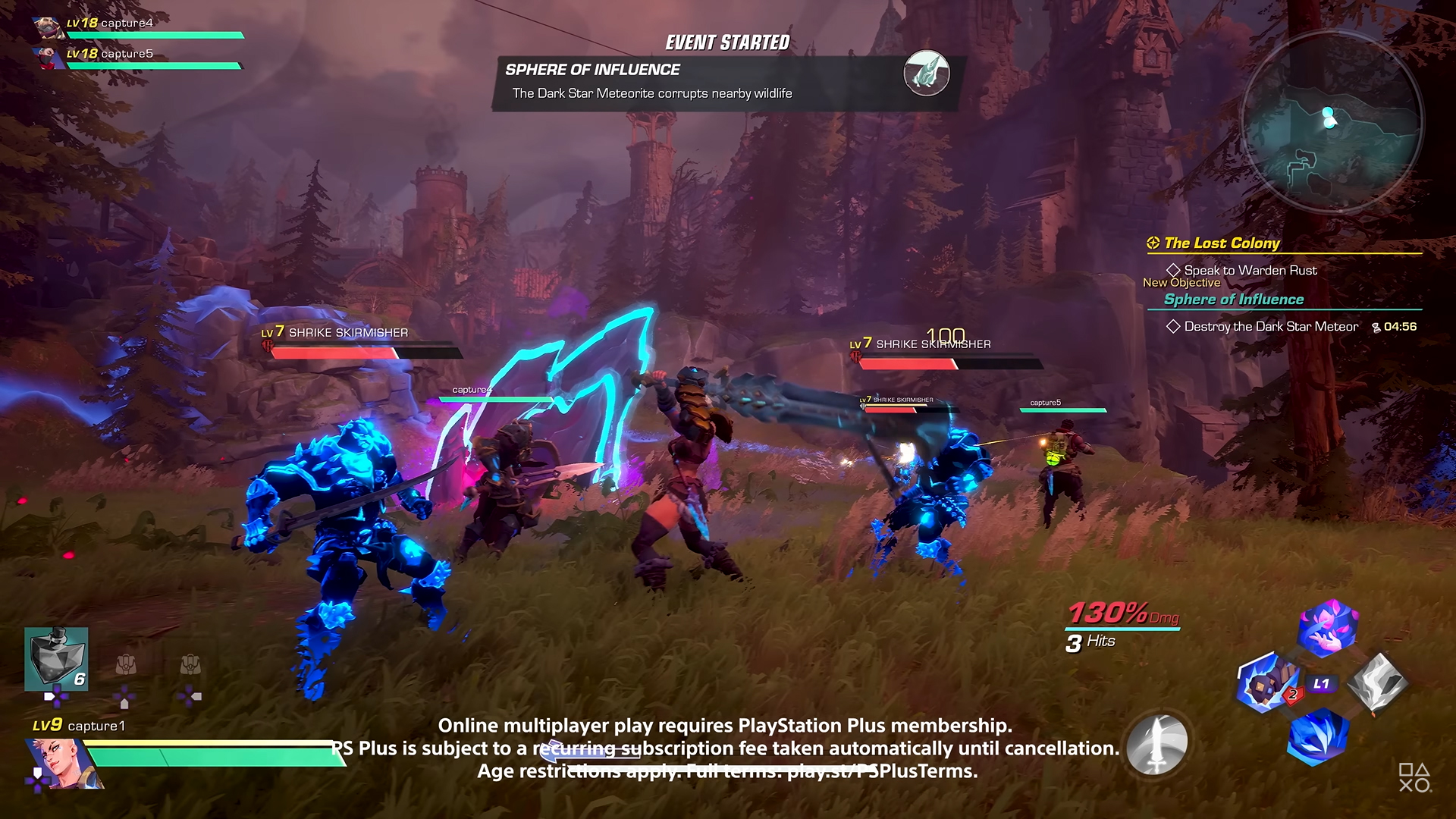
Task: Activate the round sword ultimate icon
Action: 1157,744
